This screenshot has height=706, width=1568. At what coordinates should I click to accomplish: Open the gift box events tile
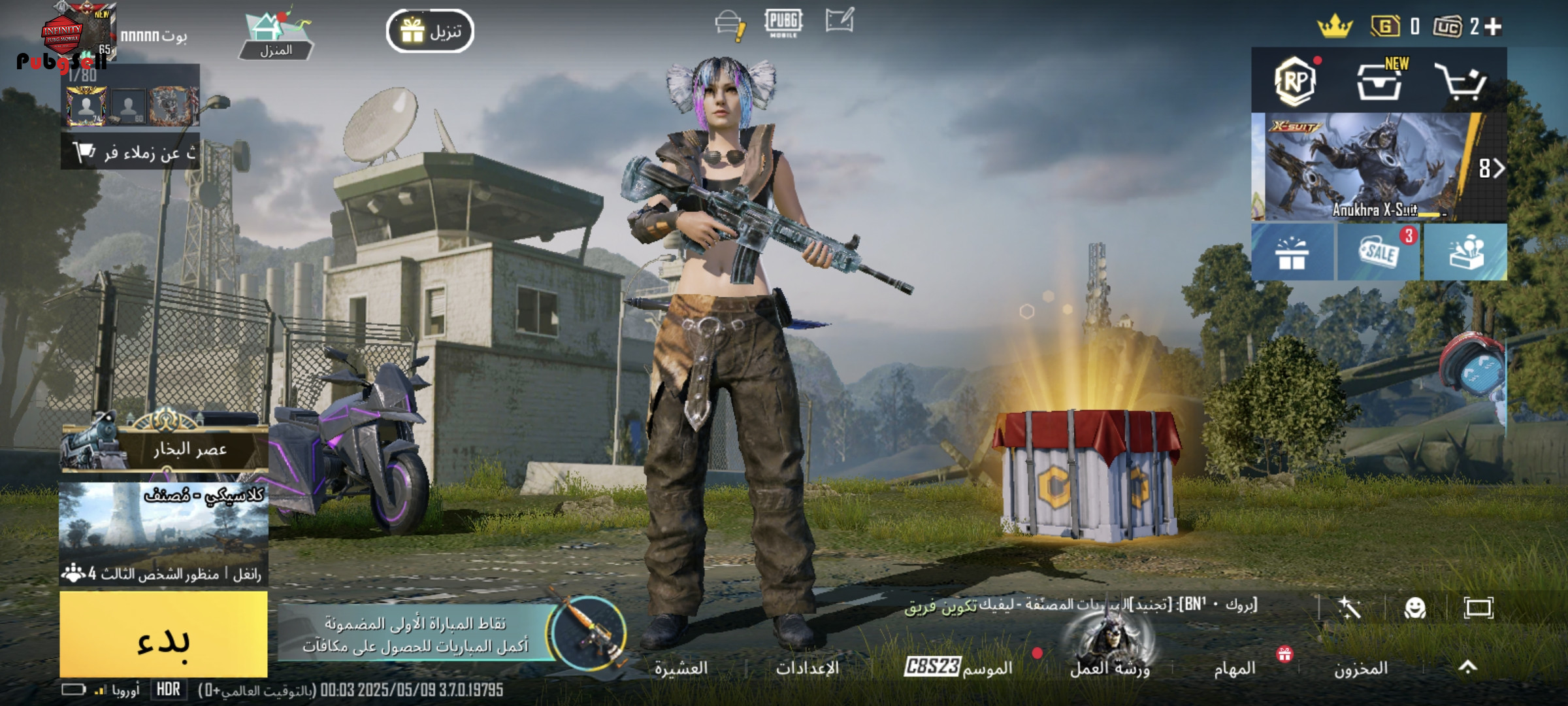1292,252
